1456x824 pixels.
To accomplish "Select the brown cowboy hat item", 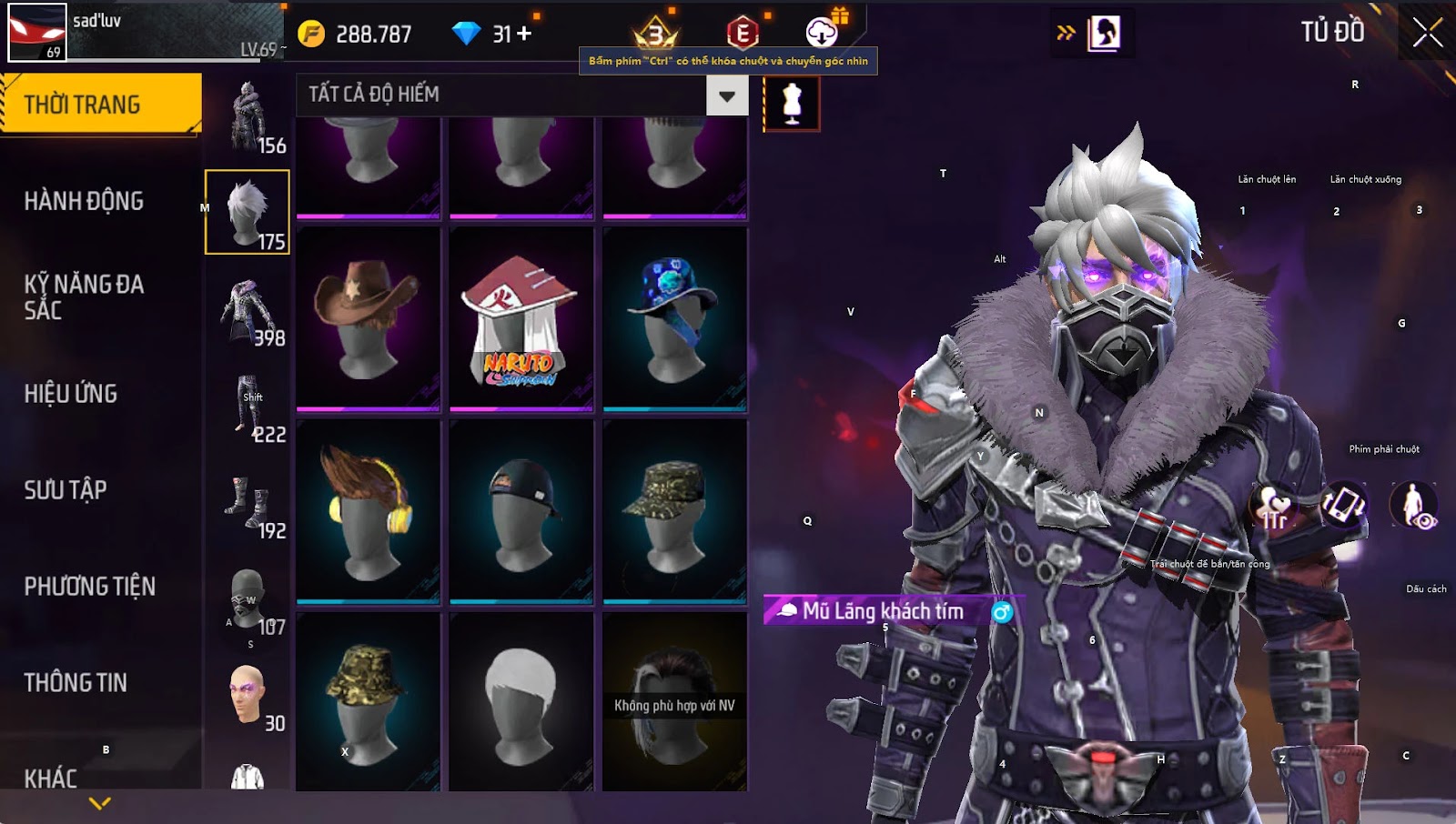I will pos(369,317).
